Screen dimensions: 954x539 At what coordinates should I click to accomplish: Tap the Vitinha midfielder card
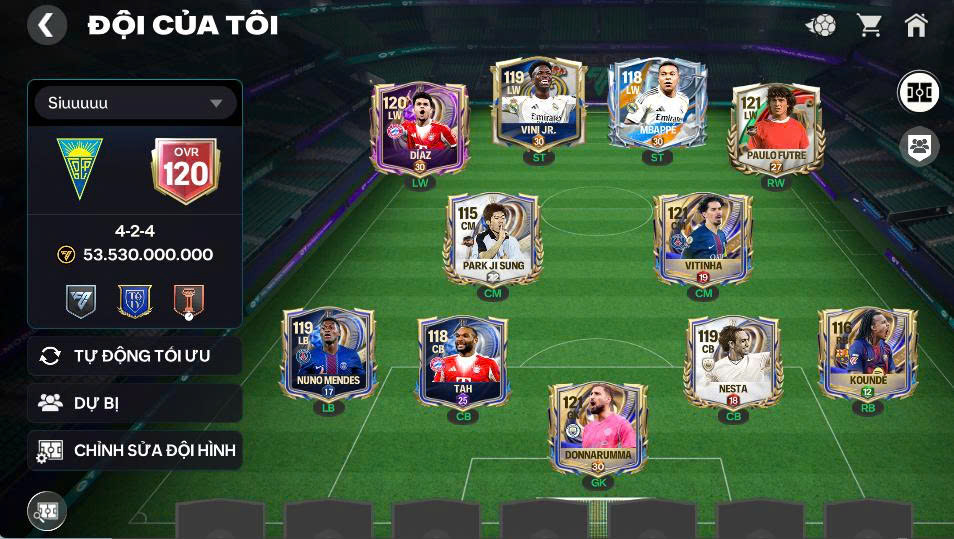click(x=703, y=240)
